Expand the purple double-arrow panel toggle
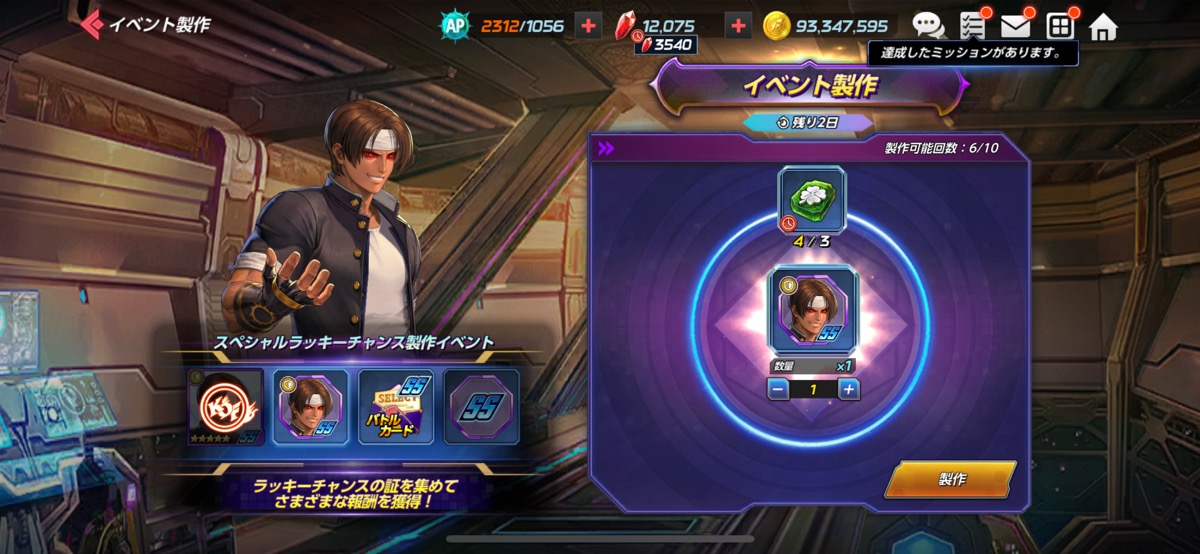1200x554 pixels. pyautogui.click(x=606, y=149)
